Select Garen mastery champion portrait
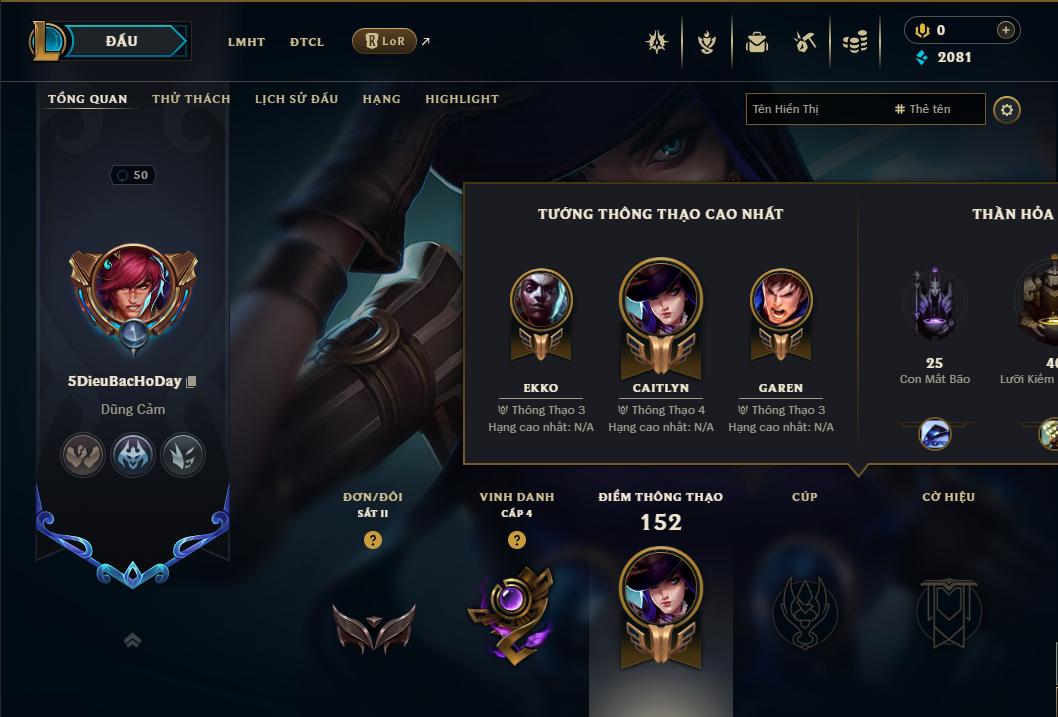This screenshot has height=717, width=1058. tap(781, 301)
